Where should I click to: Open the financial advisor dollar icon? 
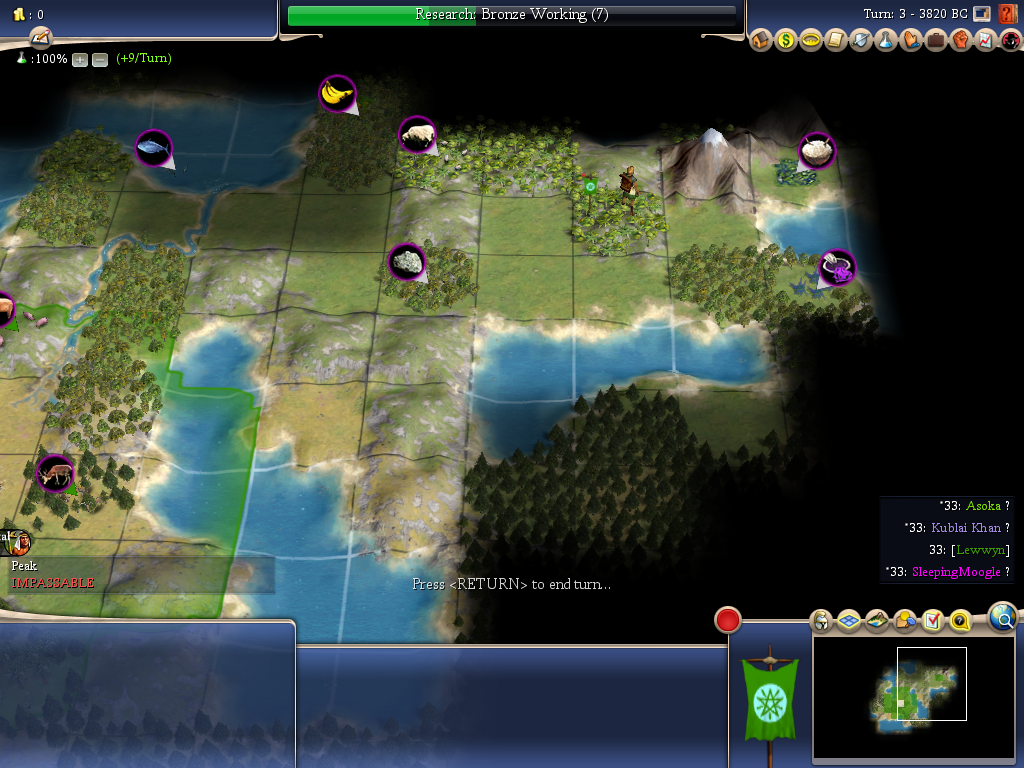click(x=786, y=41)
